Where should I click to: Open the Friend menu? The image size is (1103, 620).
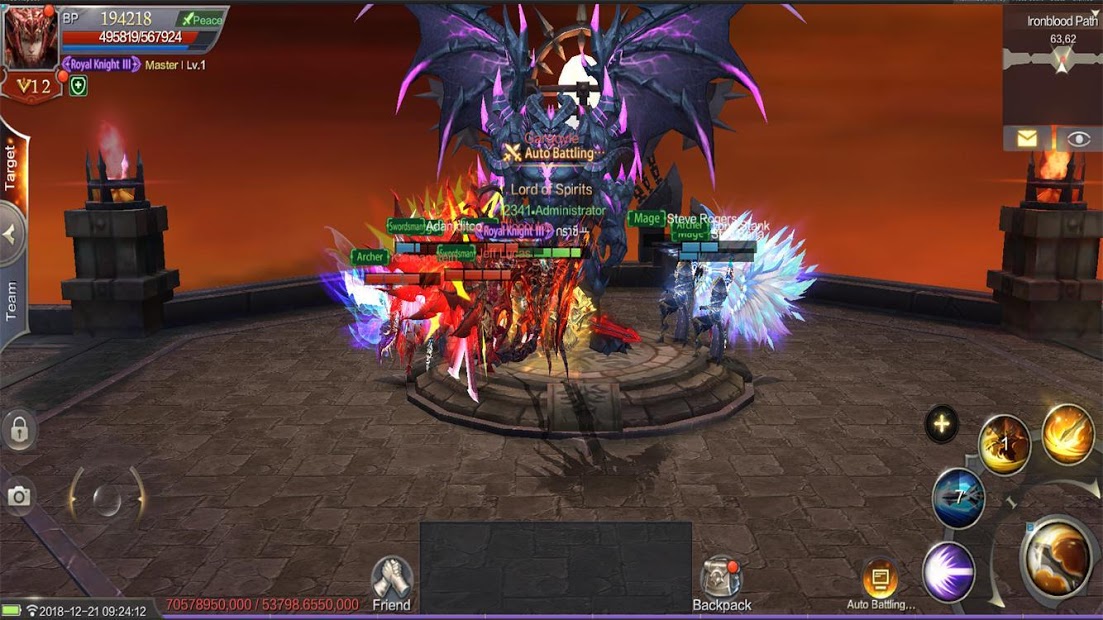click(391, 583)
